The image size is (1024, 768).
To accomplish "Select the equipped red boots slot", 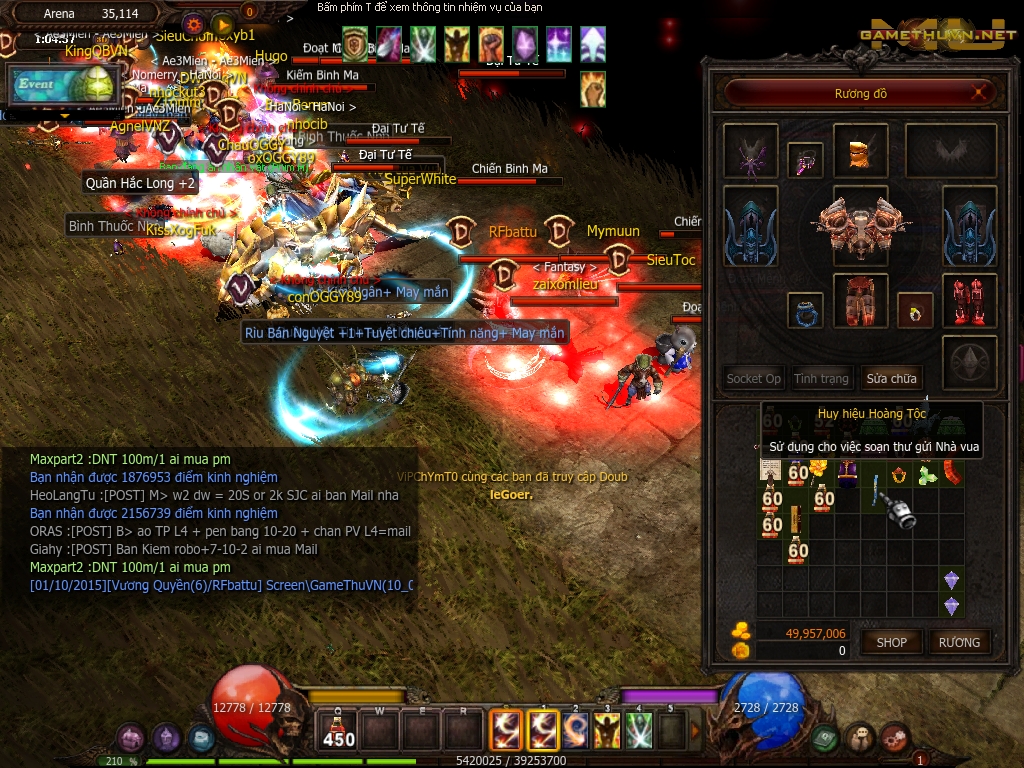I will pyautogui.click(x=969, y=300).
